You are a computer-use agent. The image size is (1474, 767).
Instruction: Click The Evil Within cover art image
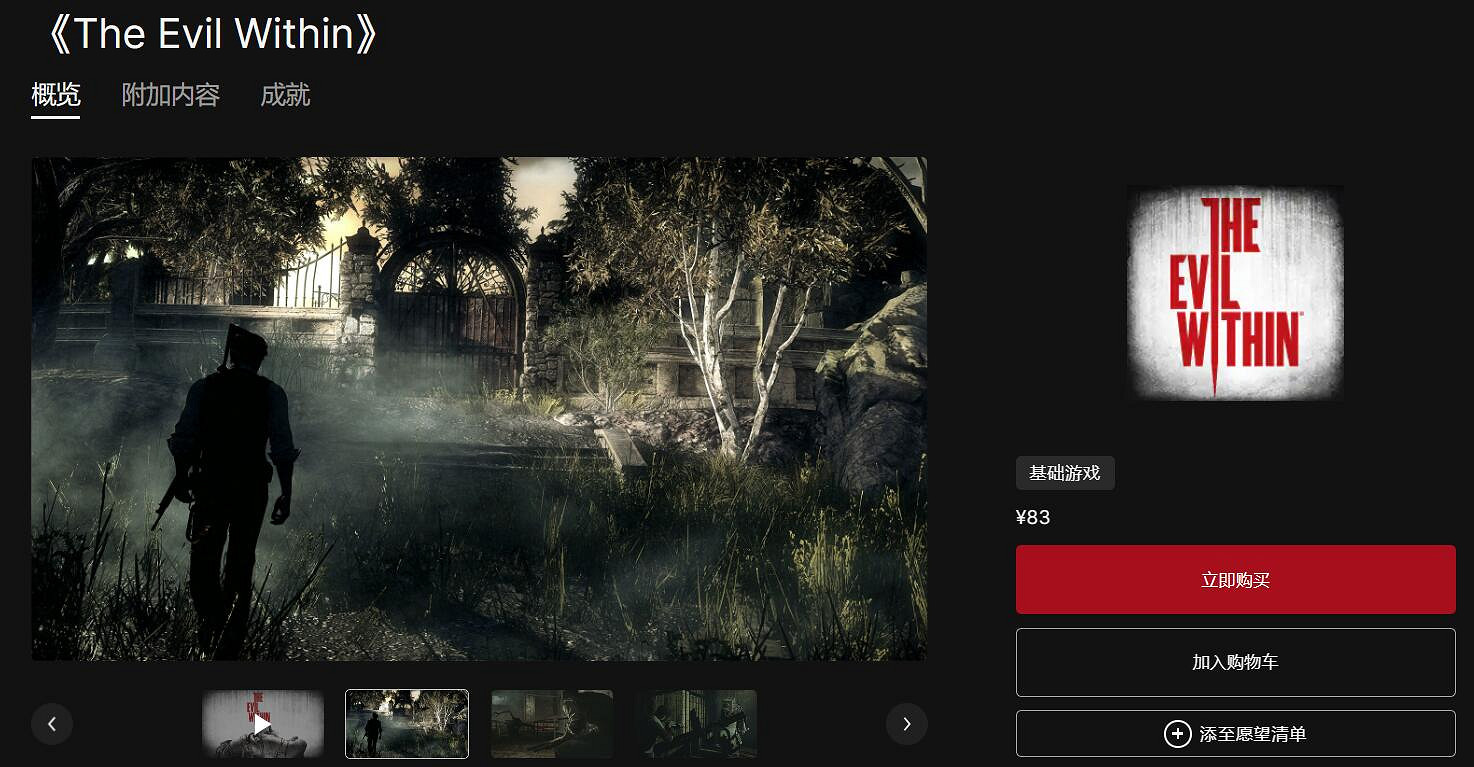click(x=1235, y=293)
